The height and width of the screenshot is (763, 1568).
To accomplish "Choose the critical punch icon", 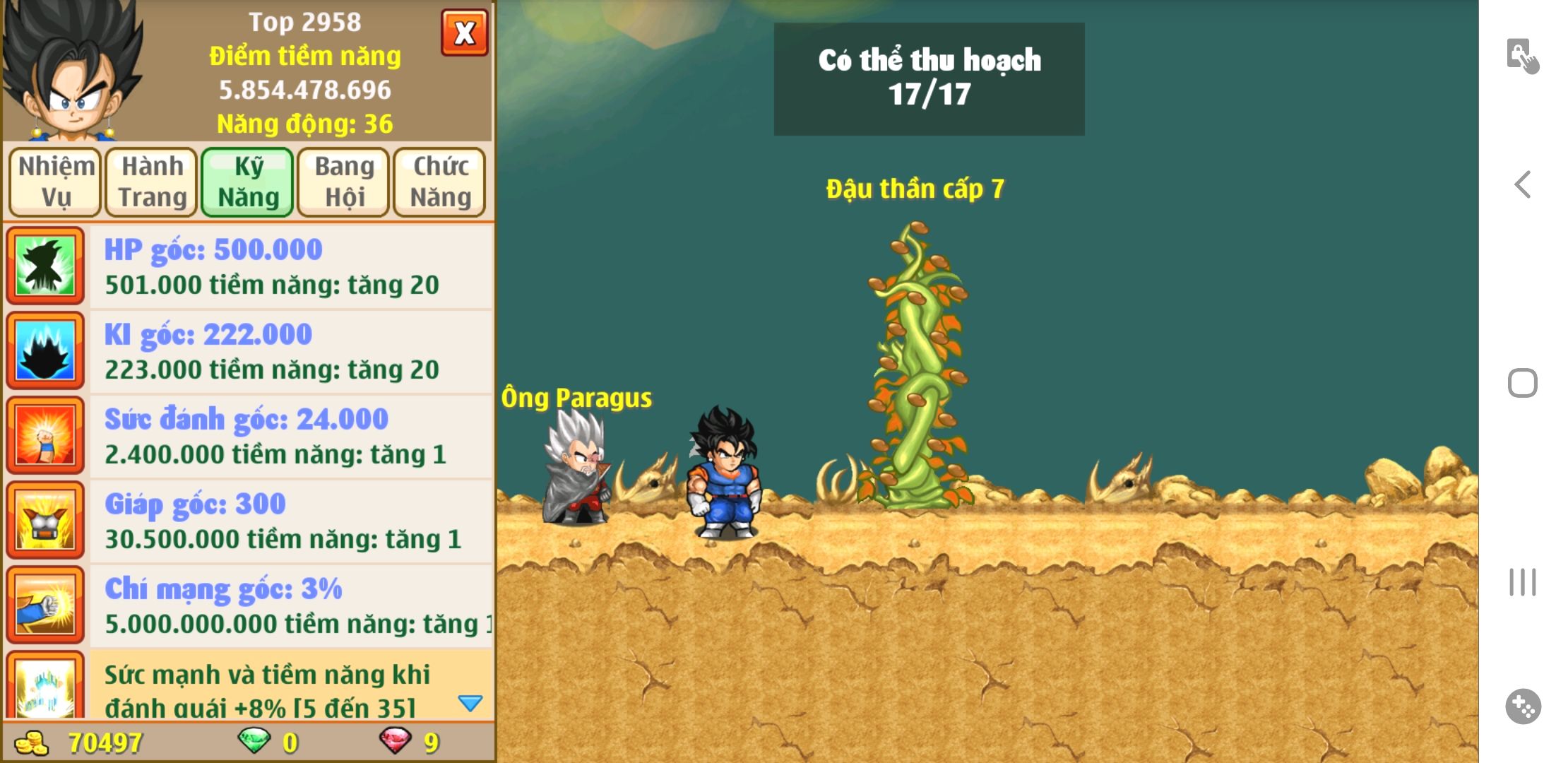I will pyautogui.click(x=45, y=605).
